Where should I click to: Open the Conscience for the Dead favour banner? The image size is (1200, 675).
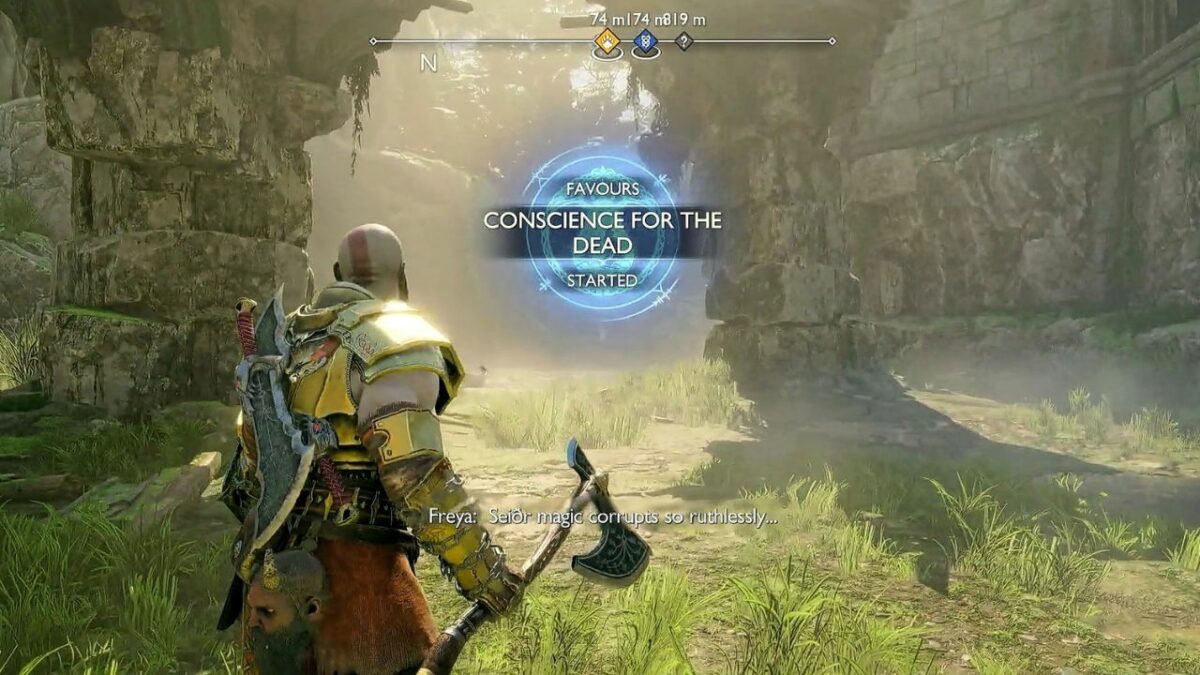coord(601,233)
